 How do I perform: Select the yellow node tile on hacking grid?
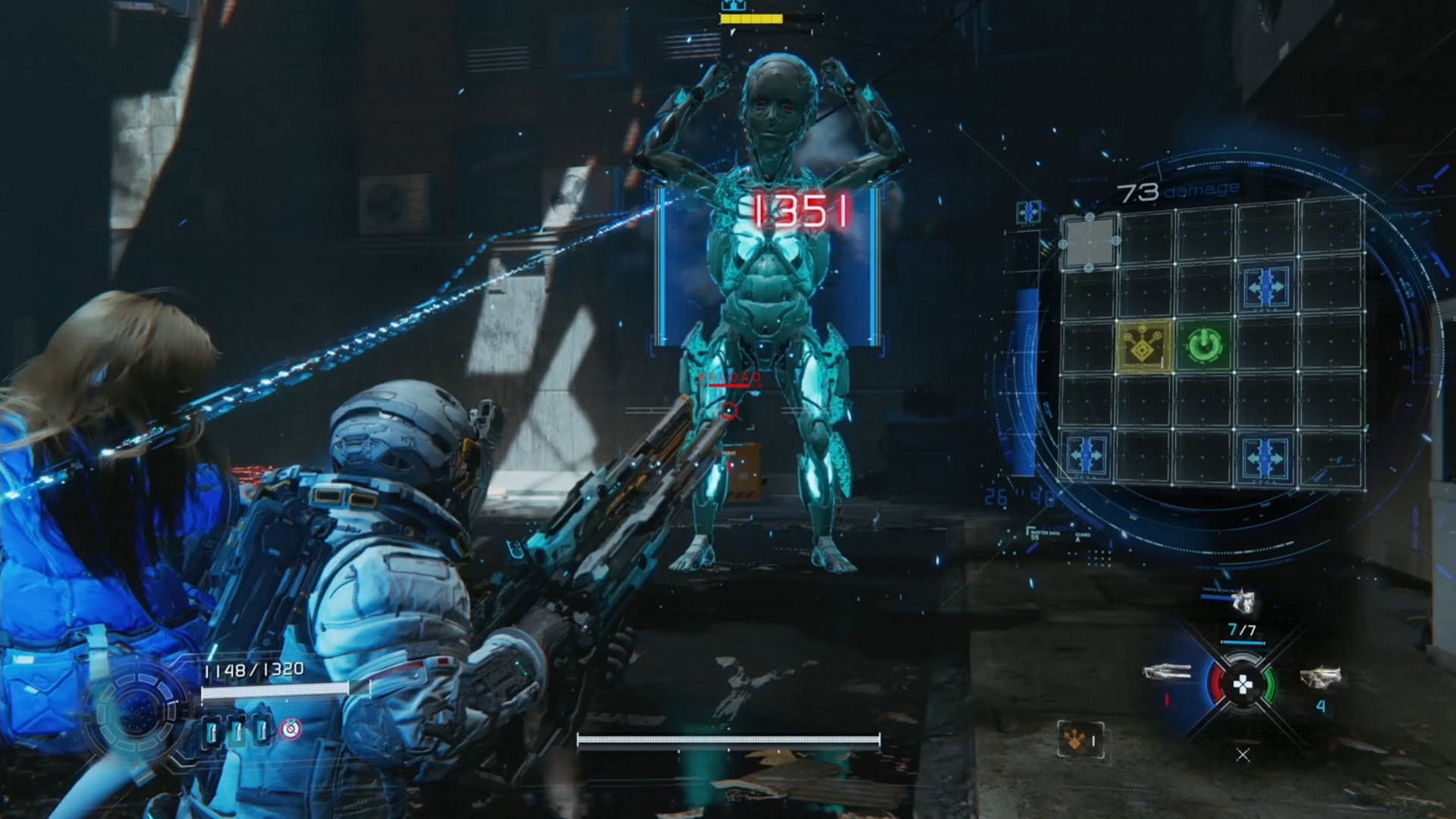tap(1143, 347)
